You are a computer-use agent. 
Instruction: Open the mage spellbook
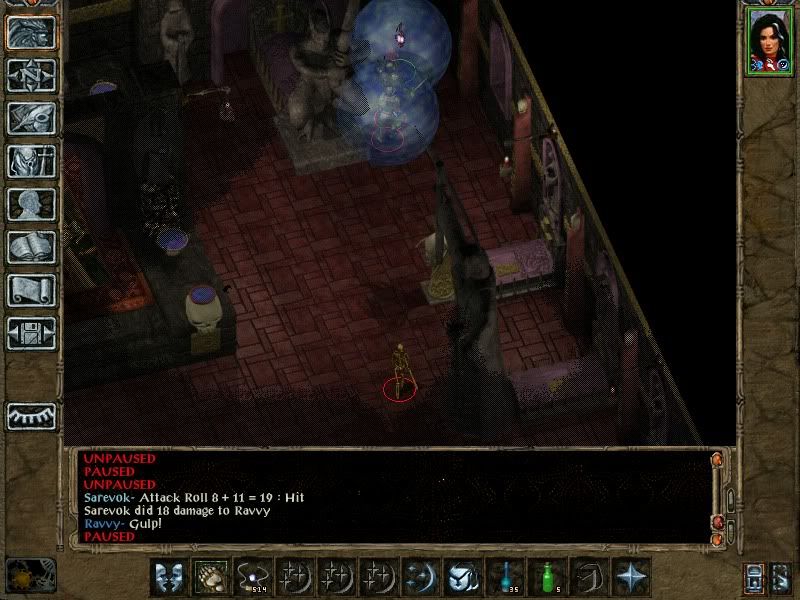point(31,247)
